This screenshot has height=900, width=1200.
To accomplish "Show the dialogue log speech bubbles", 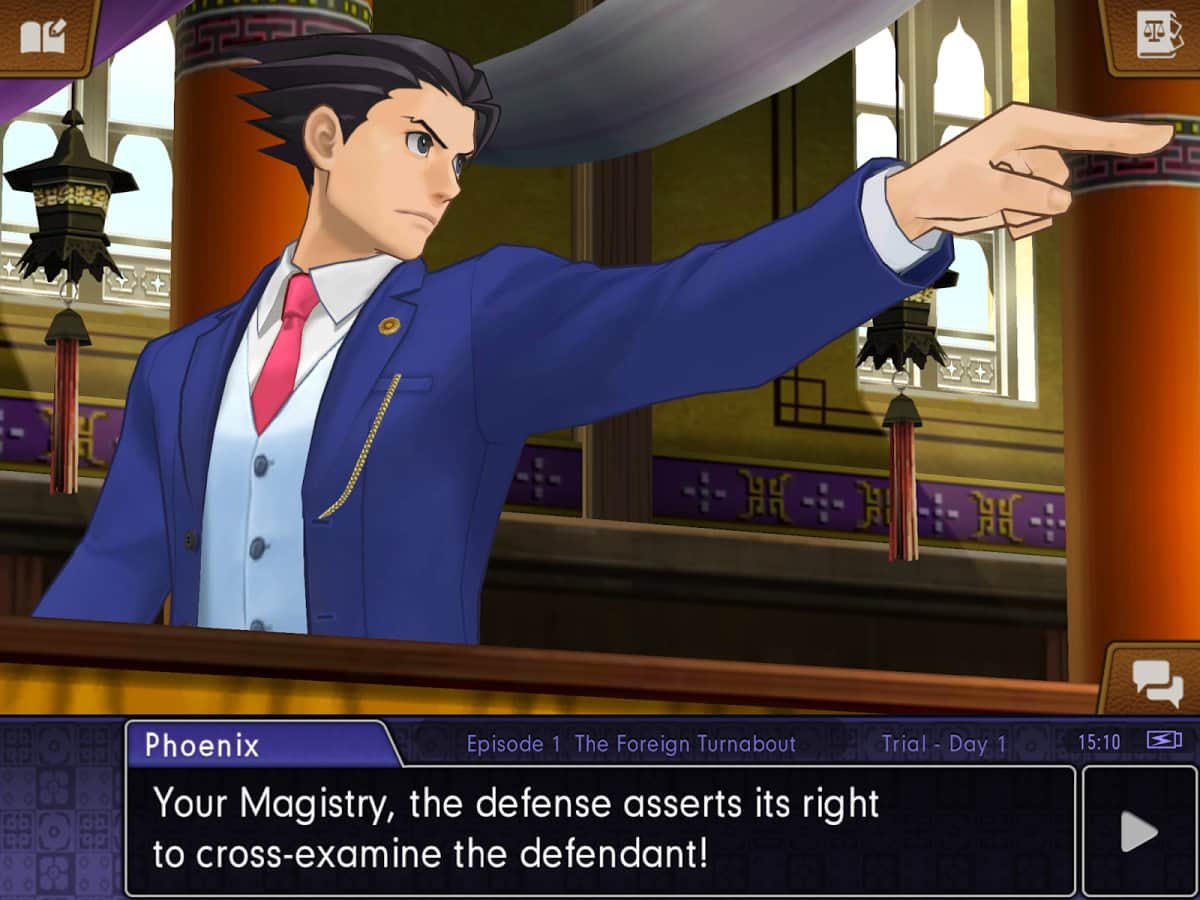I will coord(1156,683).
